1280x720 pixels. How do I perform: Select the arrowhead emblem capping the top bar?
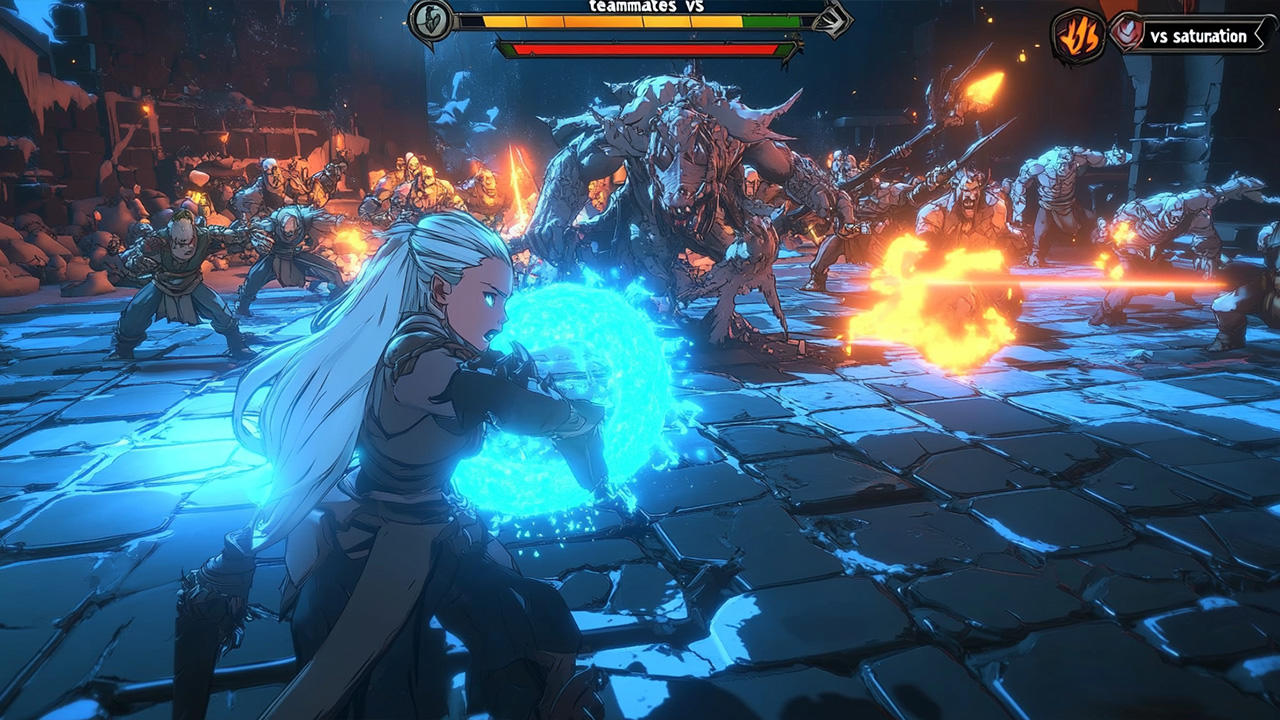pos(832,19)
